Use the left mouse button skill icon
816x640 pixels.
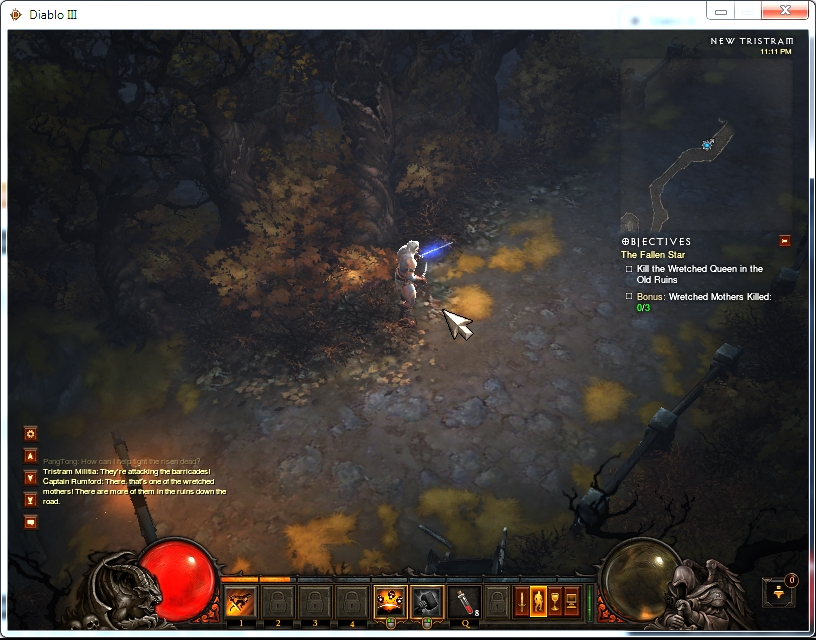389,600
